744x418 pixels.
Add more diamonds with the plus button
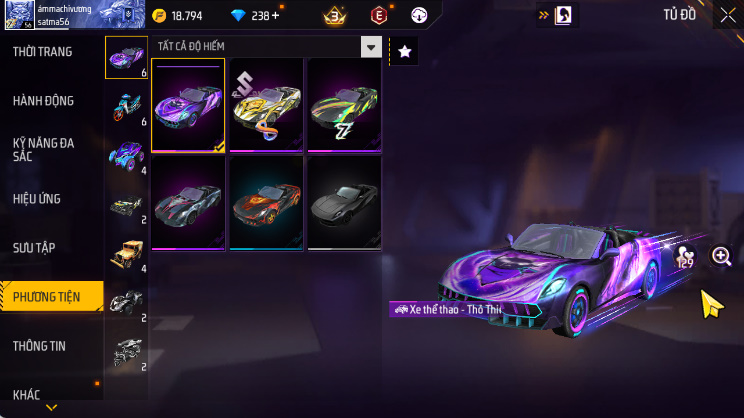[x=276, y=15]
